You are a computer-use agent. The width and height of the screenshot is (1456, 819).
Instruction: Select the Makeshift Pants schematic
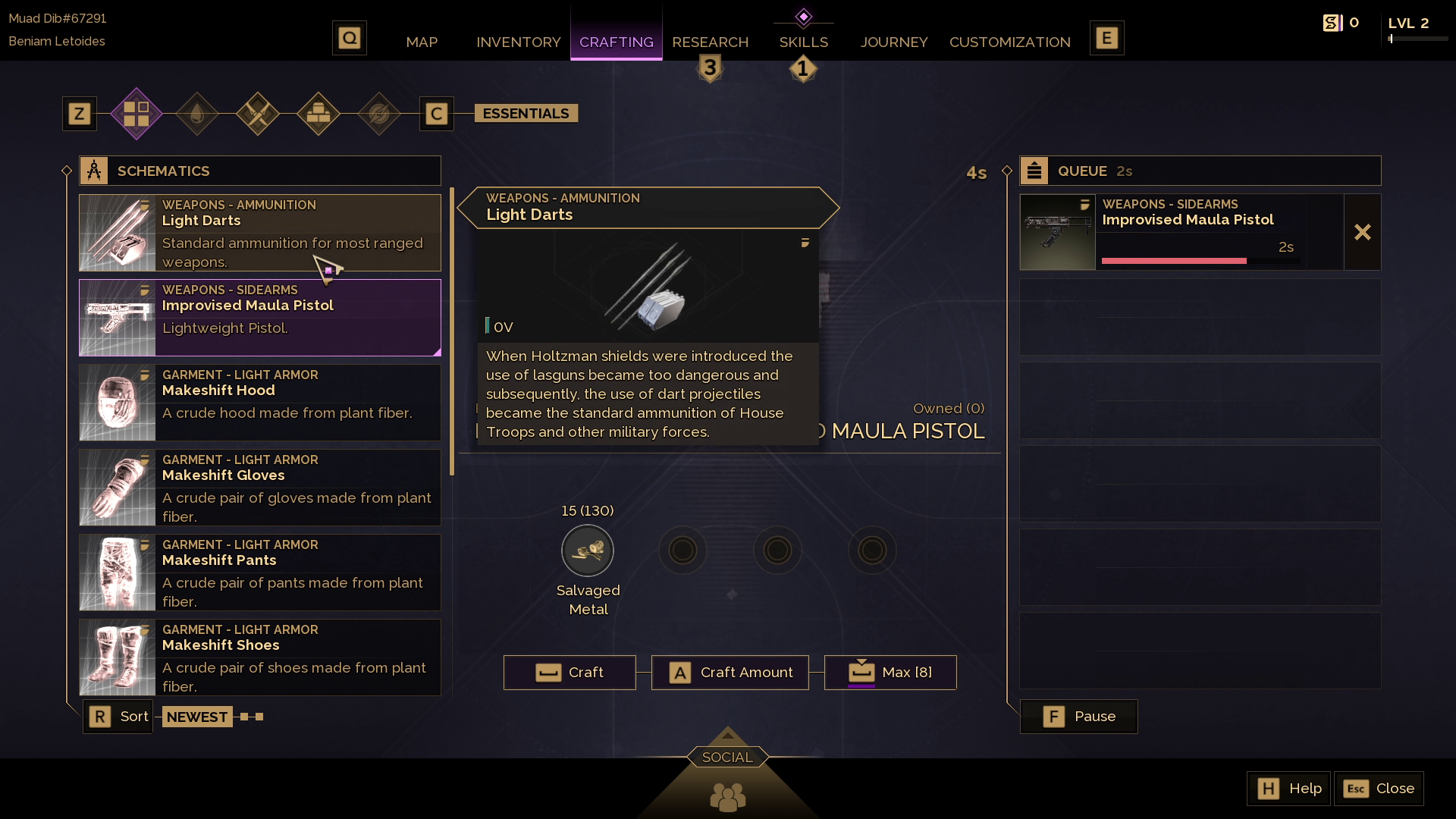coord(259,573)
